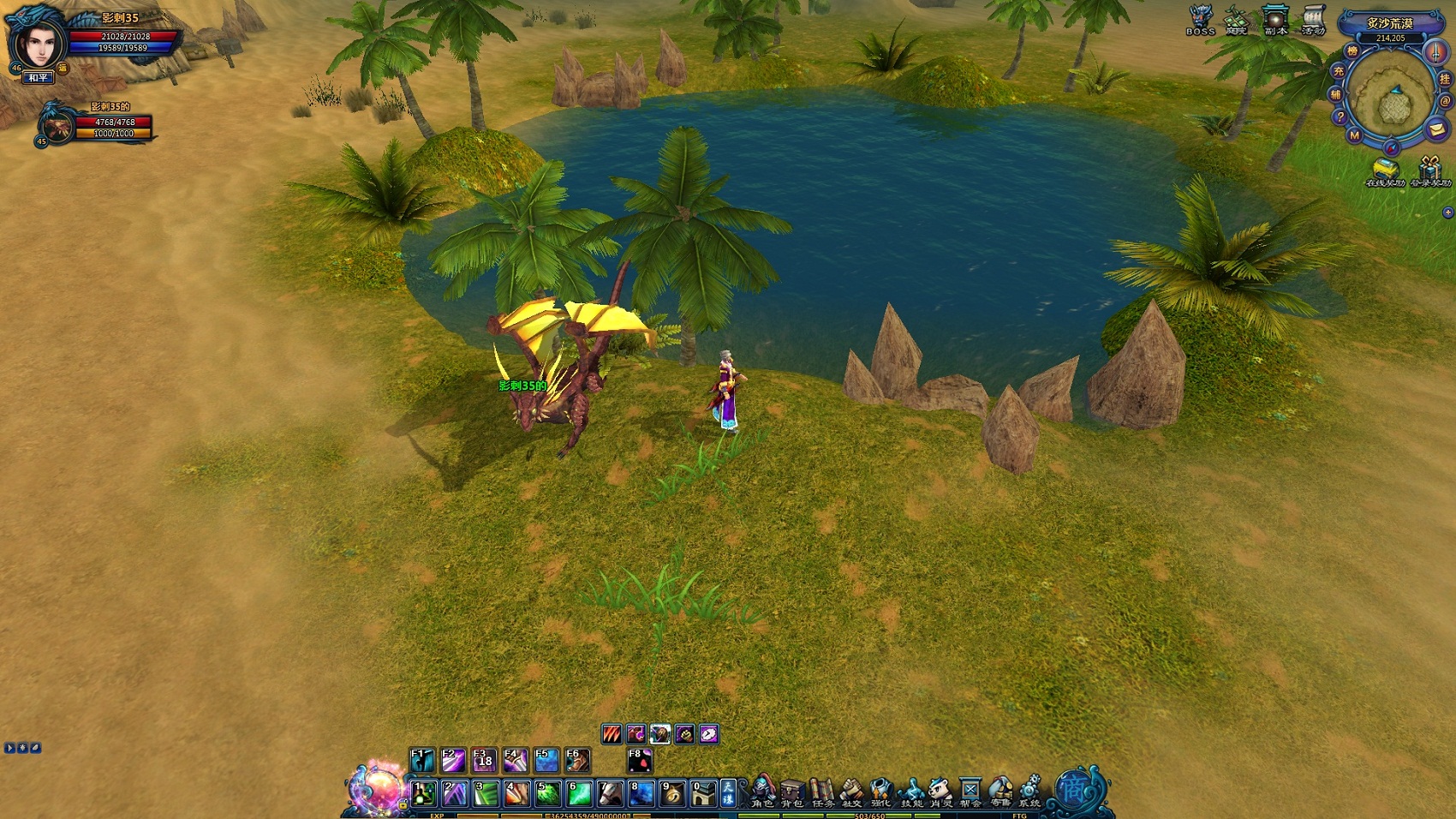1456x819 pixels.
Task: Toggle the 和平 peace mode button
Action: point(39,78)
